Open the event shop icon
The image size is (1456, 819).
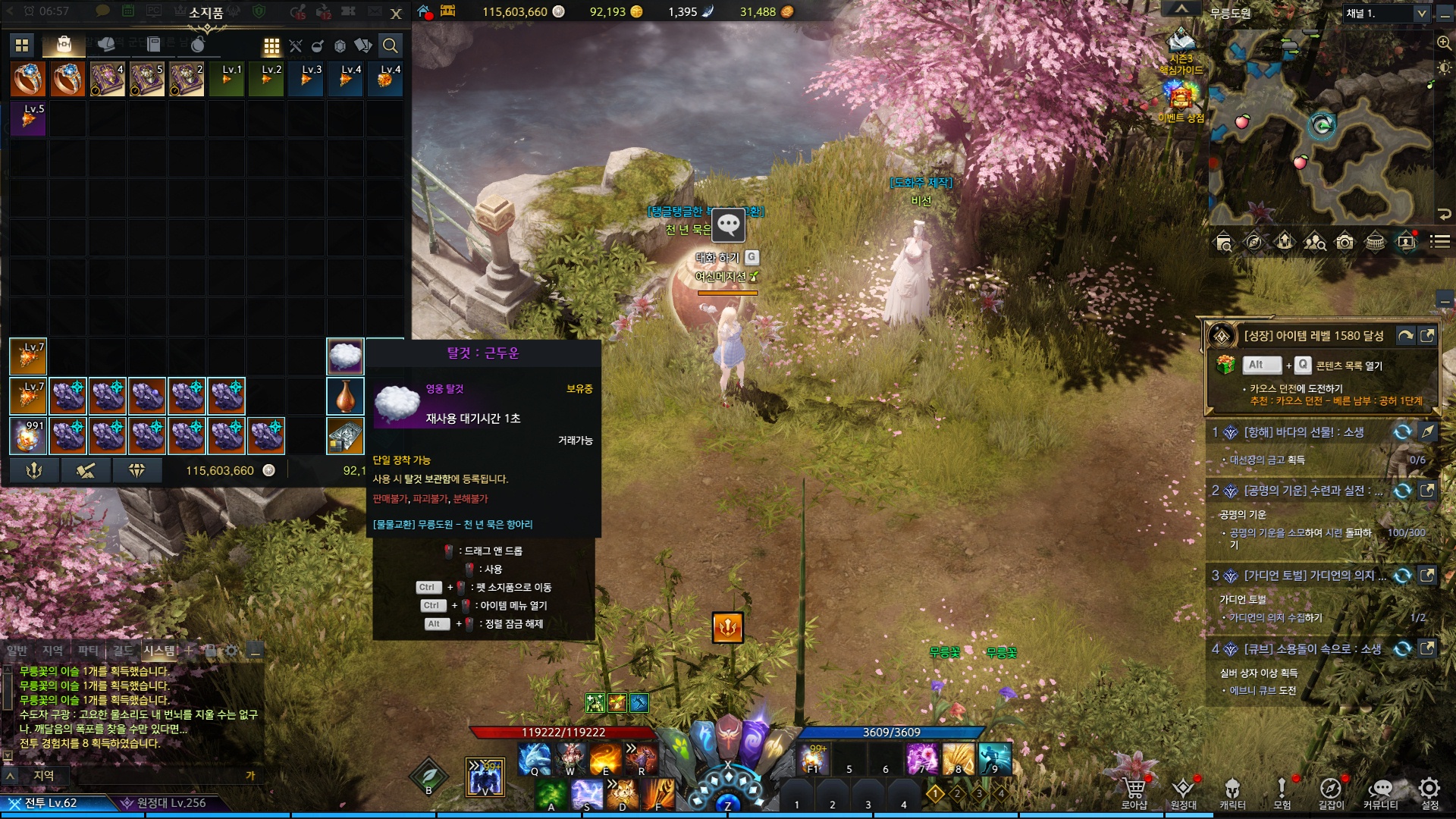pyautogui.click(x=1181, y=99)
